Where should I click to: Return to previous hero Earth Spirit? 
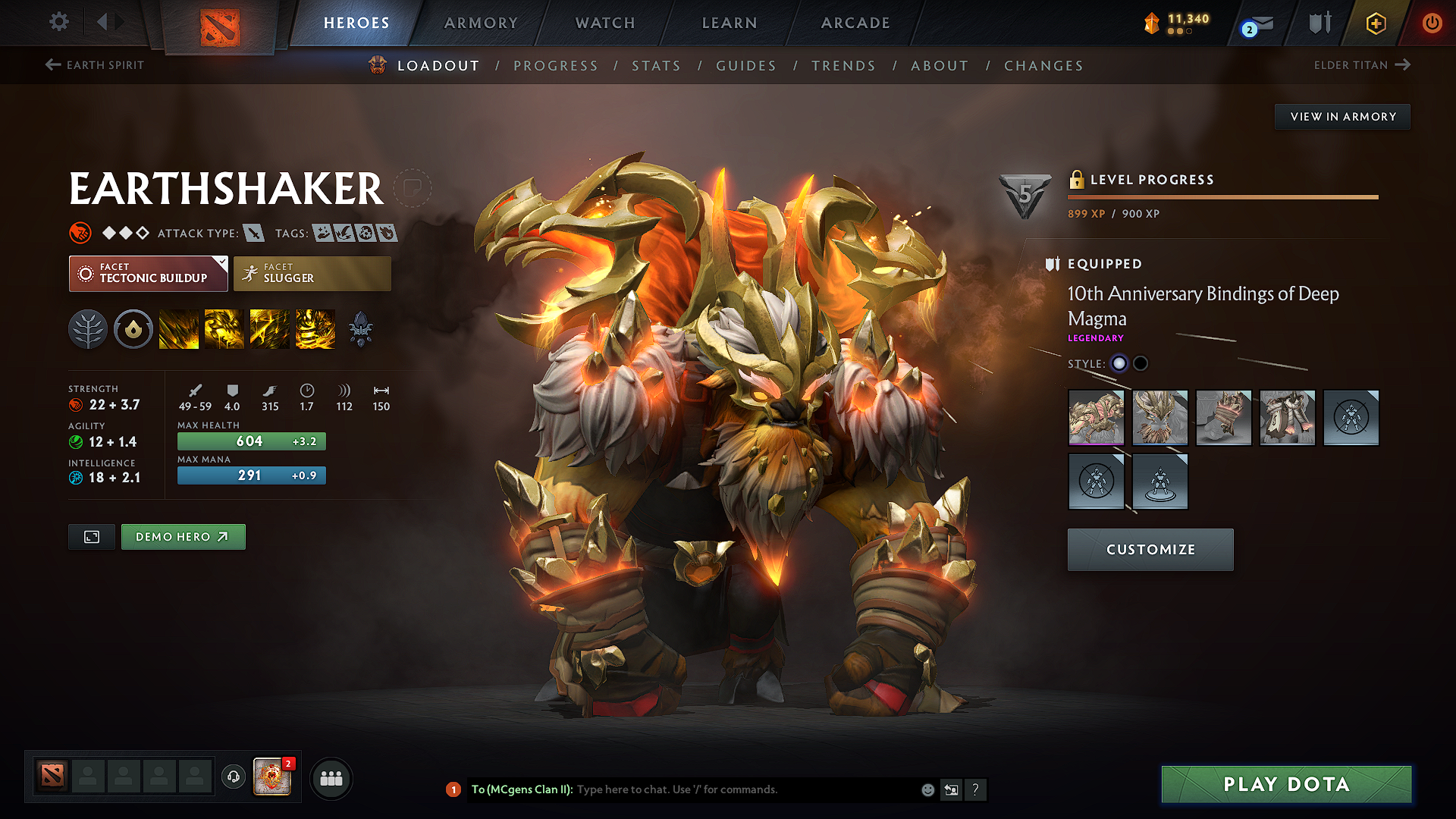pyautogui.click(x=95, y=65)
